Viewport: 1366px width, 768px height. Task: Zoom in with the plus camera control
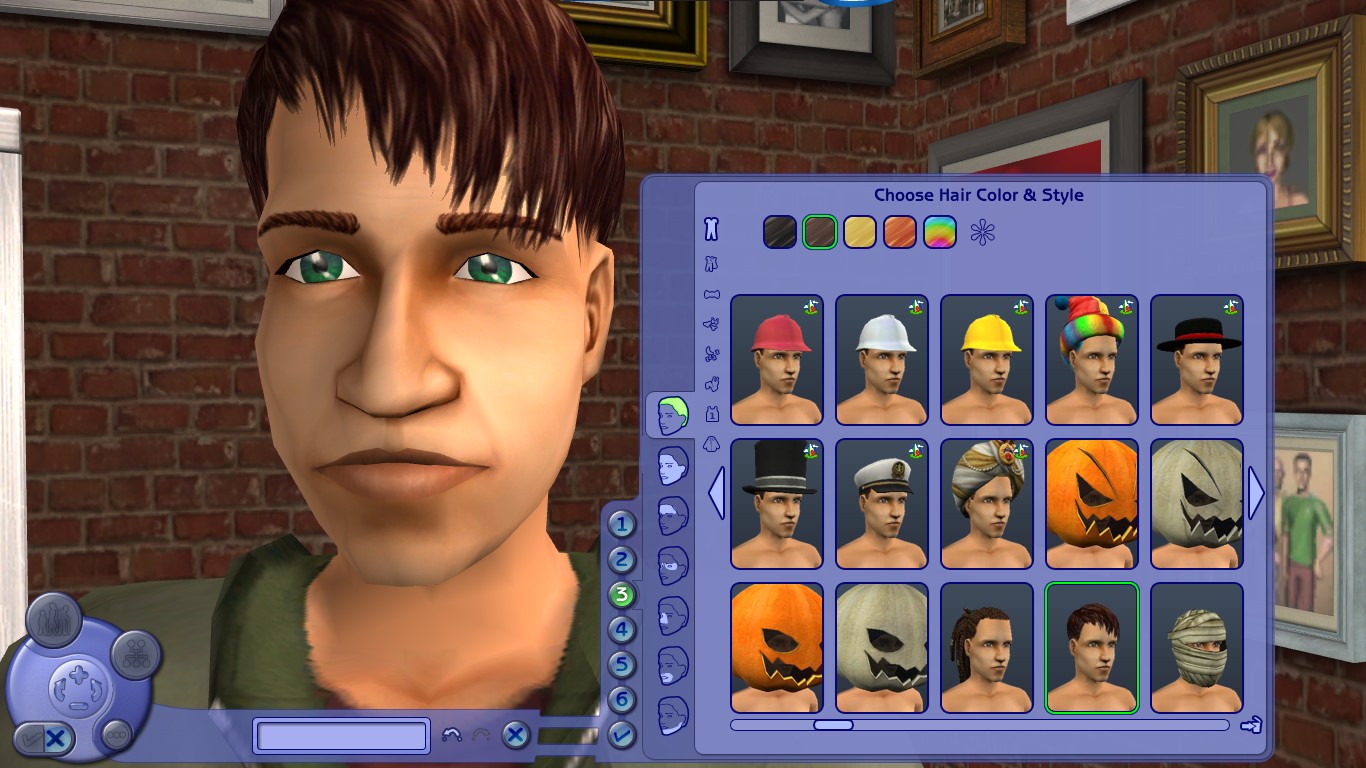coord(79,674)
